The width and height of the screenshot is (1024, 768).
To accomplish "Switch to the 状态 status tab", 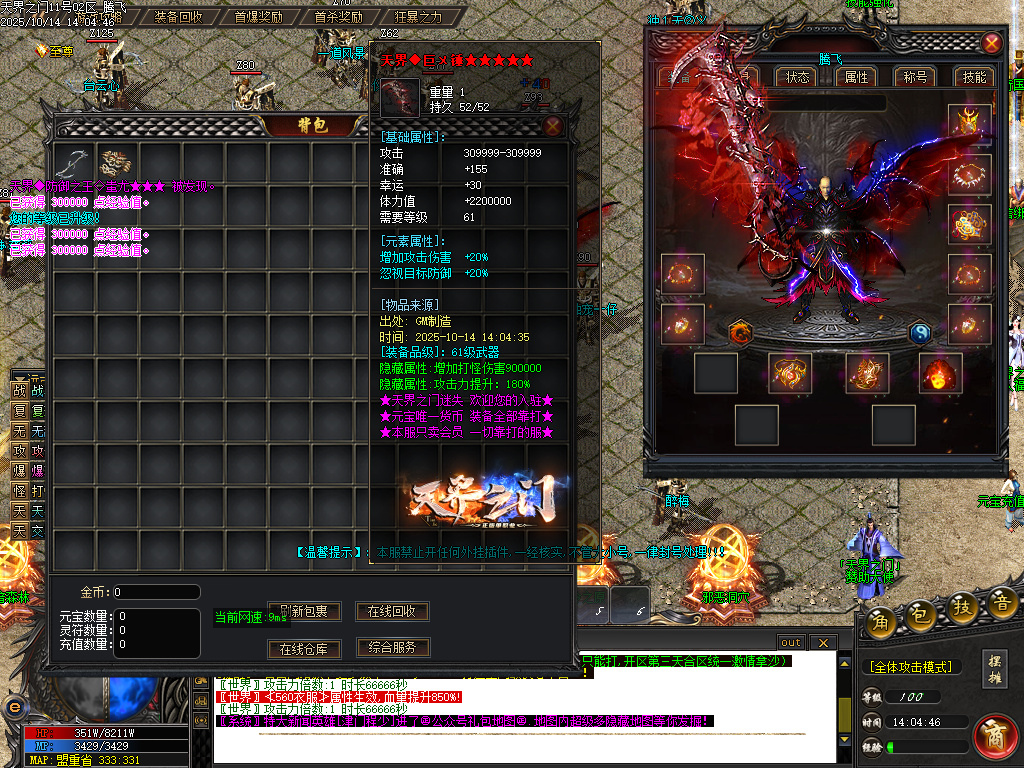I will (798, 77).
